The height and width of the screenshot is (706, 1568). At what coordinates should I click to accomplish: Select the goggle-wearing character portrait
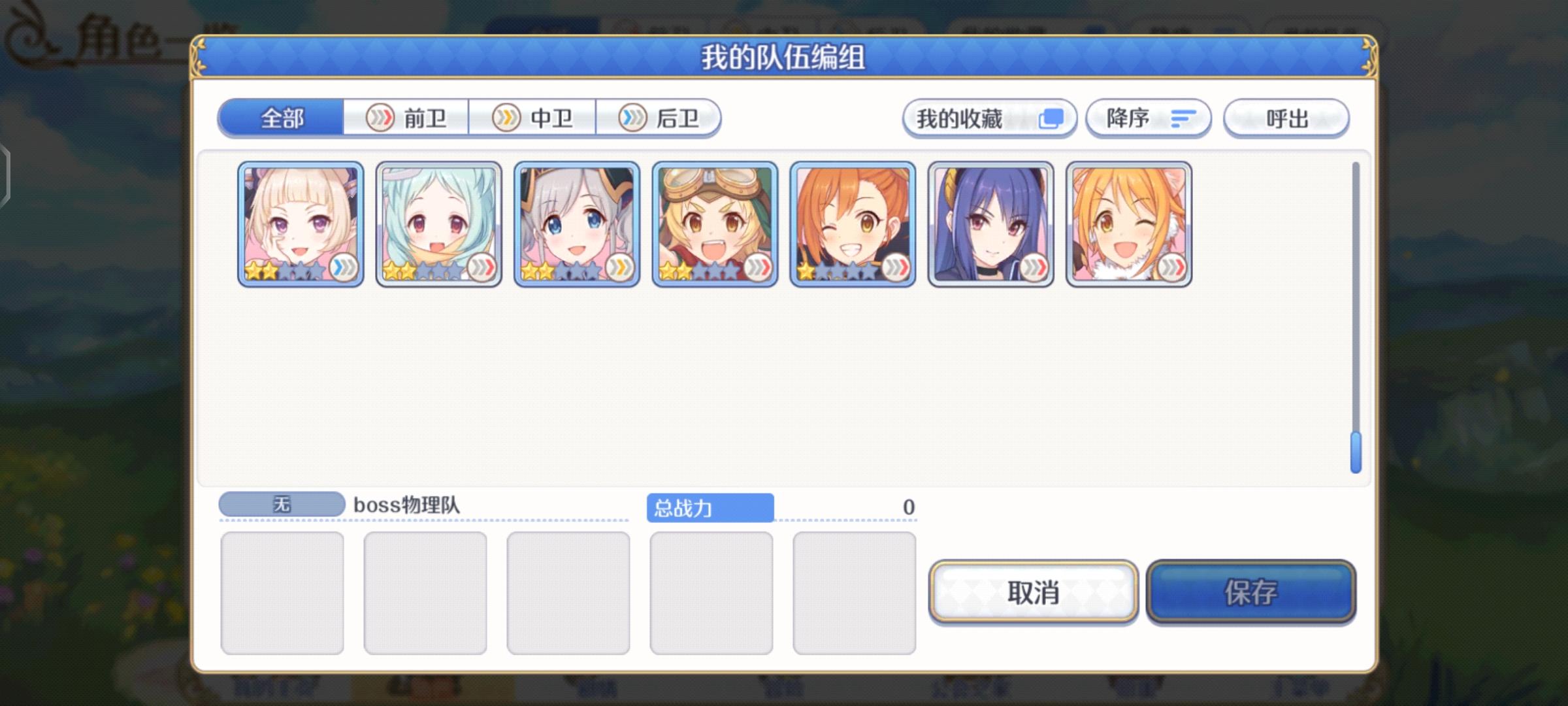click(711, 222)
